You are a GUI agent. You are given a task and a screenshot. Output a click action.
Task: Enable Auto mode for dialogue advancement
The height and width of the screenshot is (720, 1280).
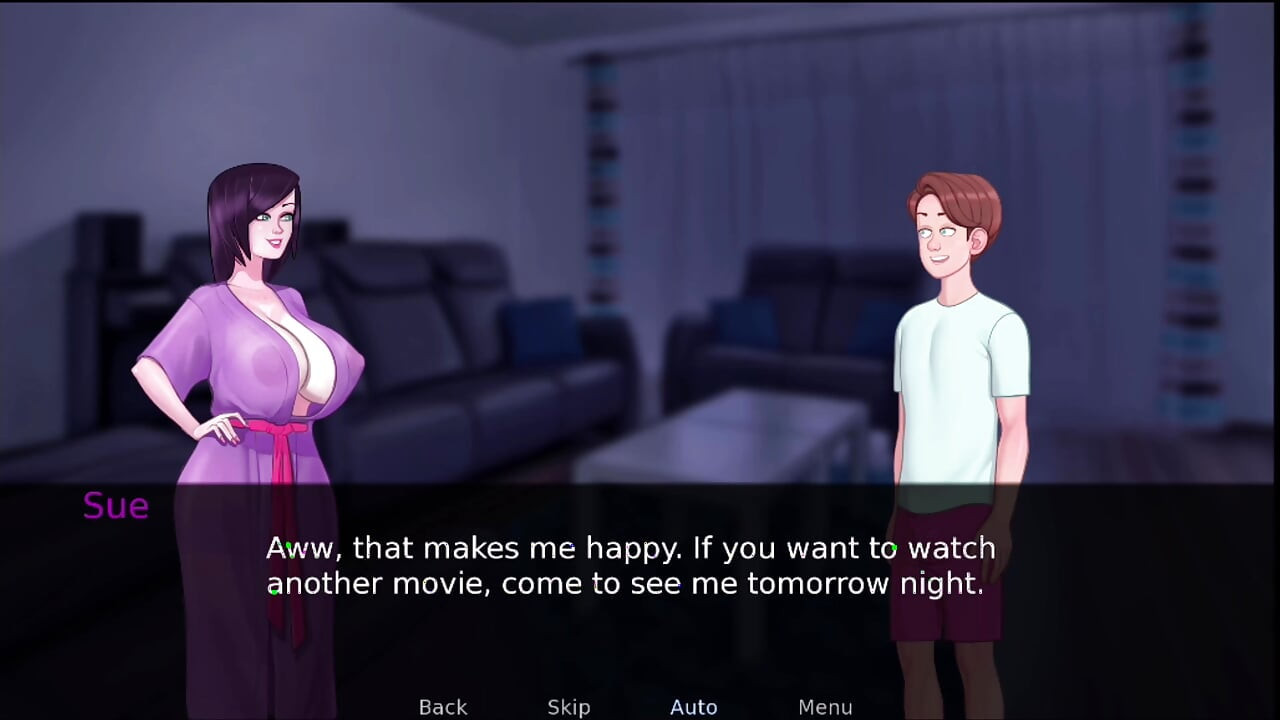click(693, 706)
